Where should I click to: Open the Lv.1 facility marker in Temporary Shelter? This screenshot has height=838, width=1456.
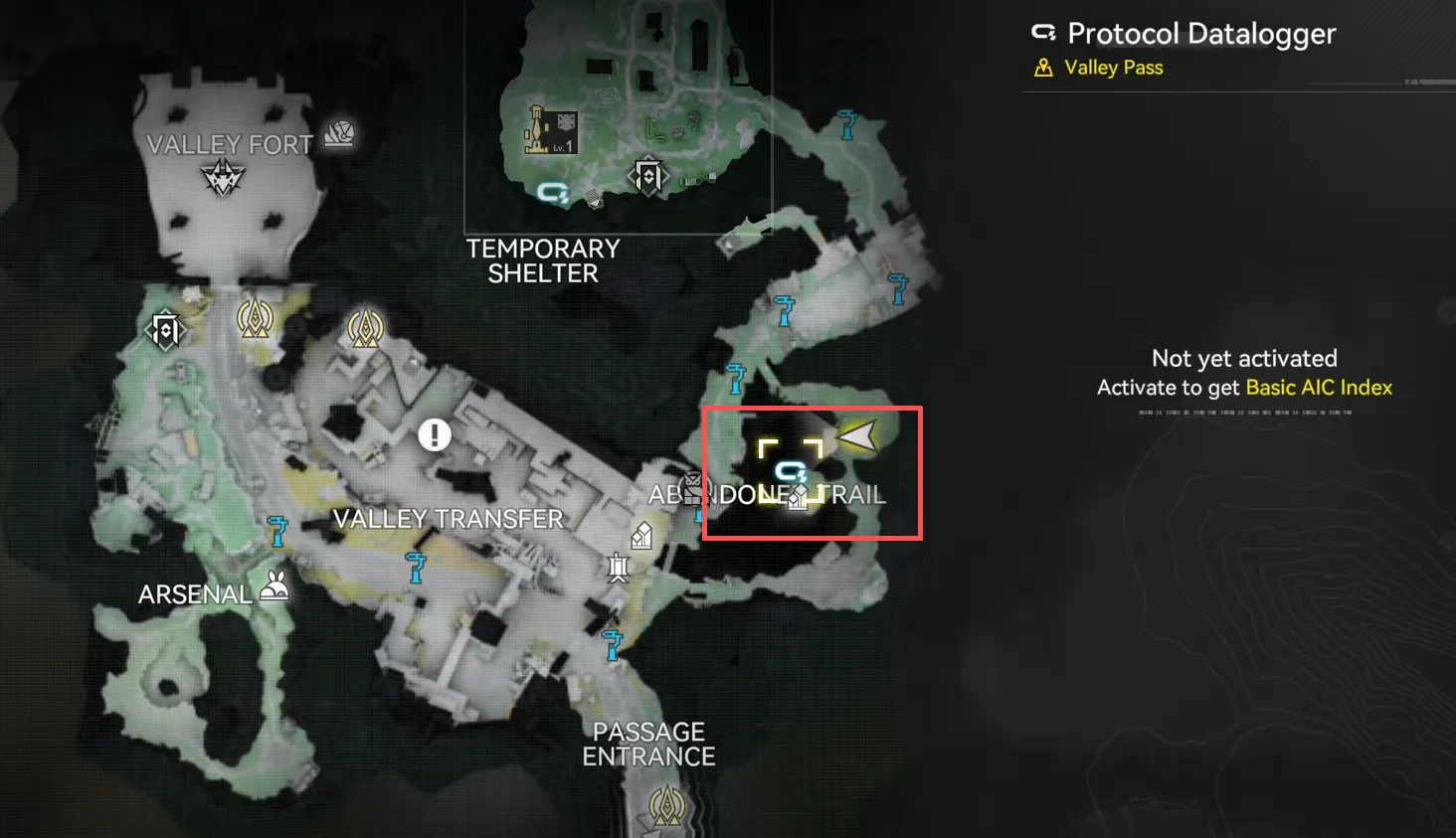coord(550,130)
